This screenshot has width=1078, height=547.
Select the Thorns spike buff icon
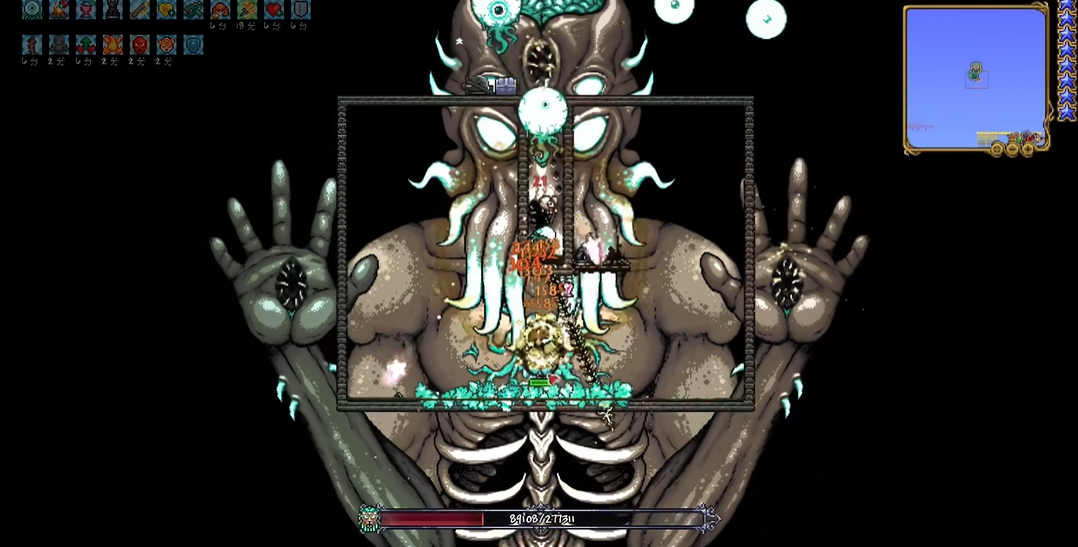32,45
